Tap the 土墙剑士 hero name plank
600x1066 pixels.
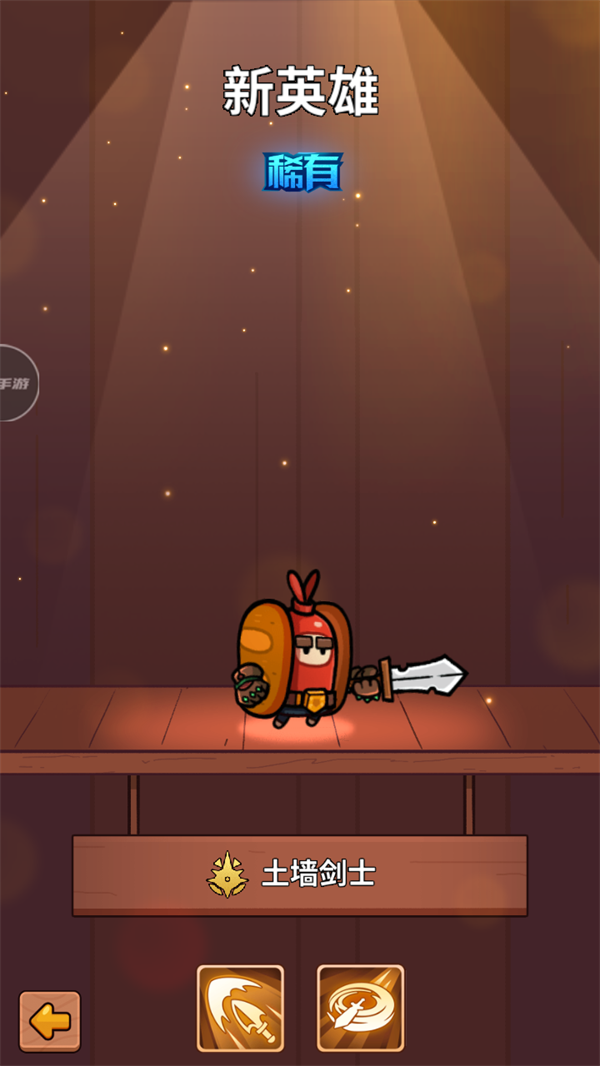click(x=300, y=875)
